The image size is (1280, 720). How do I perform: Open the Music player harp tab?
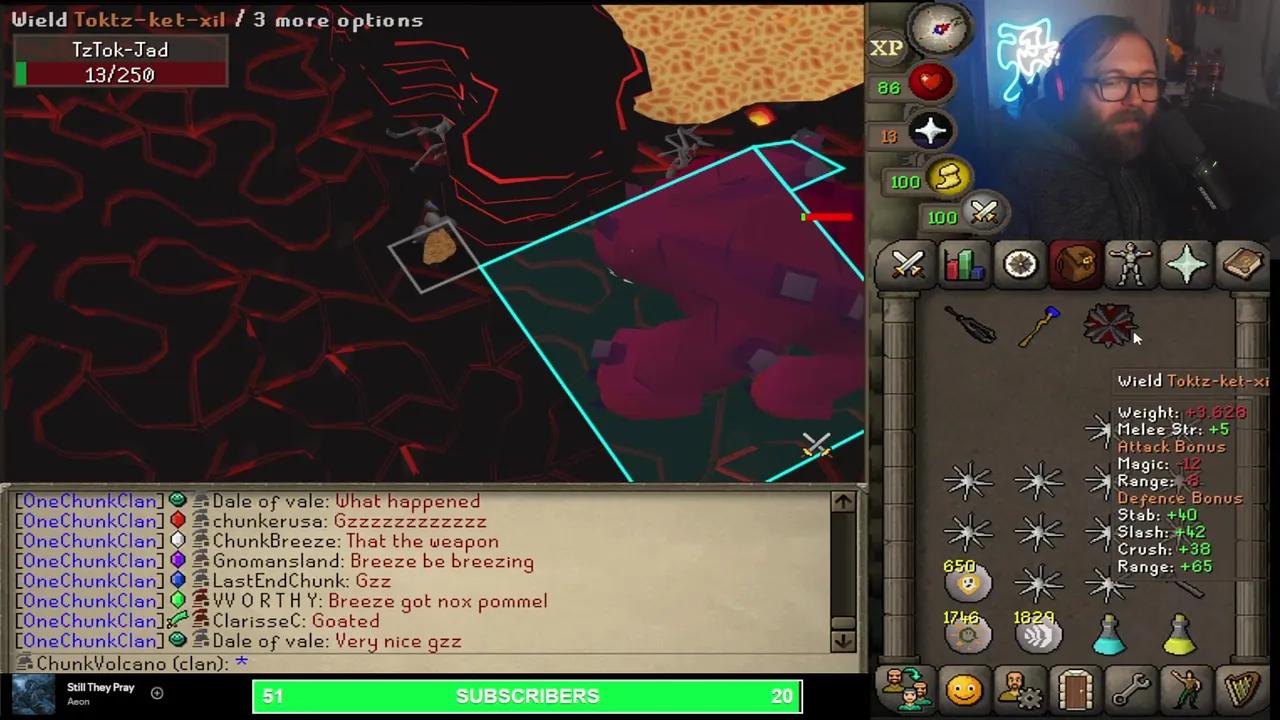1243,690
